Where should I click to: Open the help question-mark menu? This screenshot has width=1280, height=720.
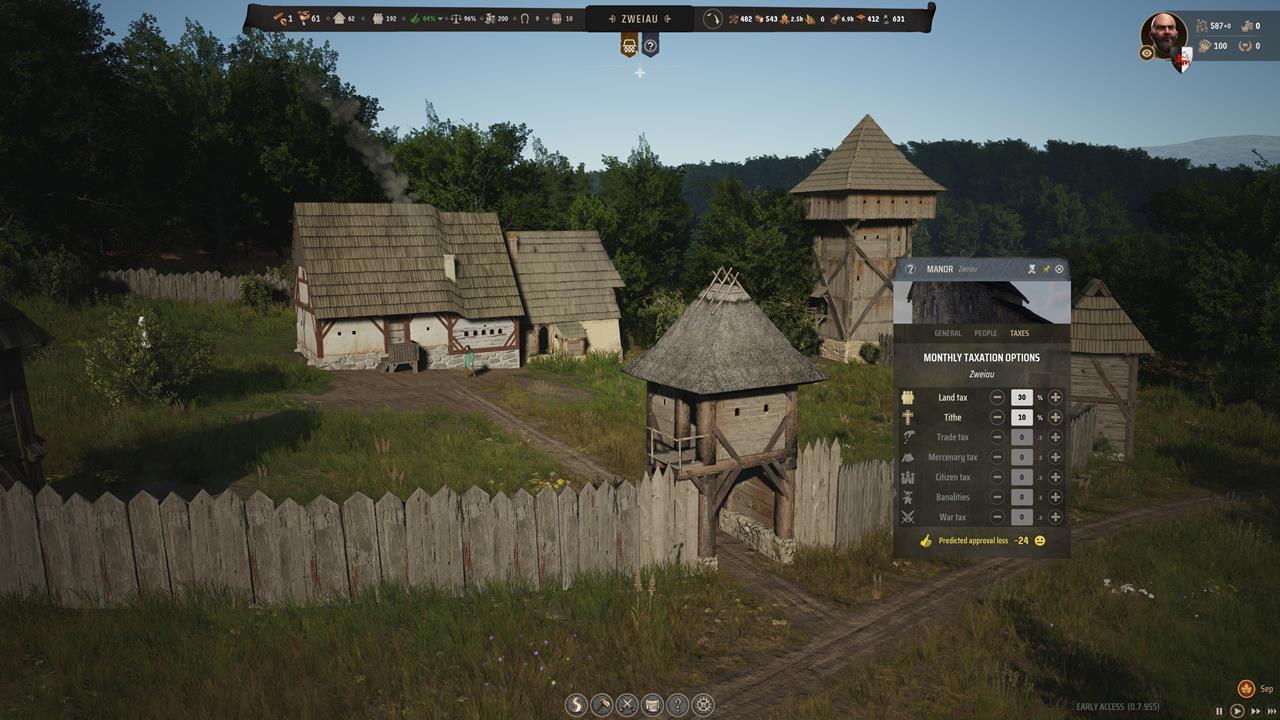coord(678,705)
